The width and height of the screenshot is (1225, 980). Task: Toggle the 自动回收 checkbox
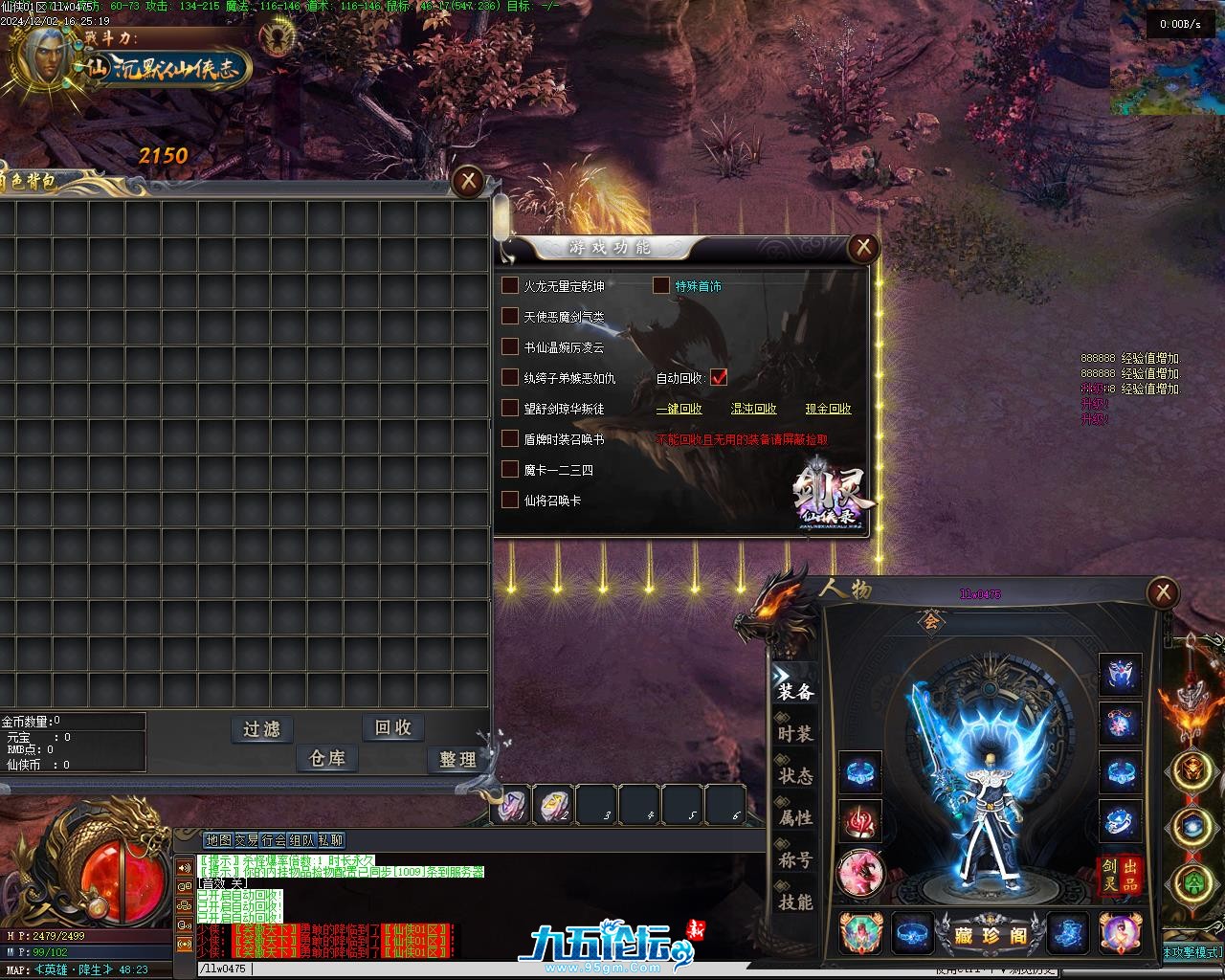[x=719, y=378]
